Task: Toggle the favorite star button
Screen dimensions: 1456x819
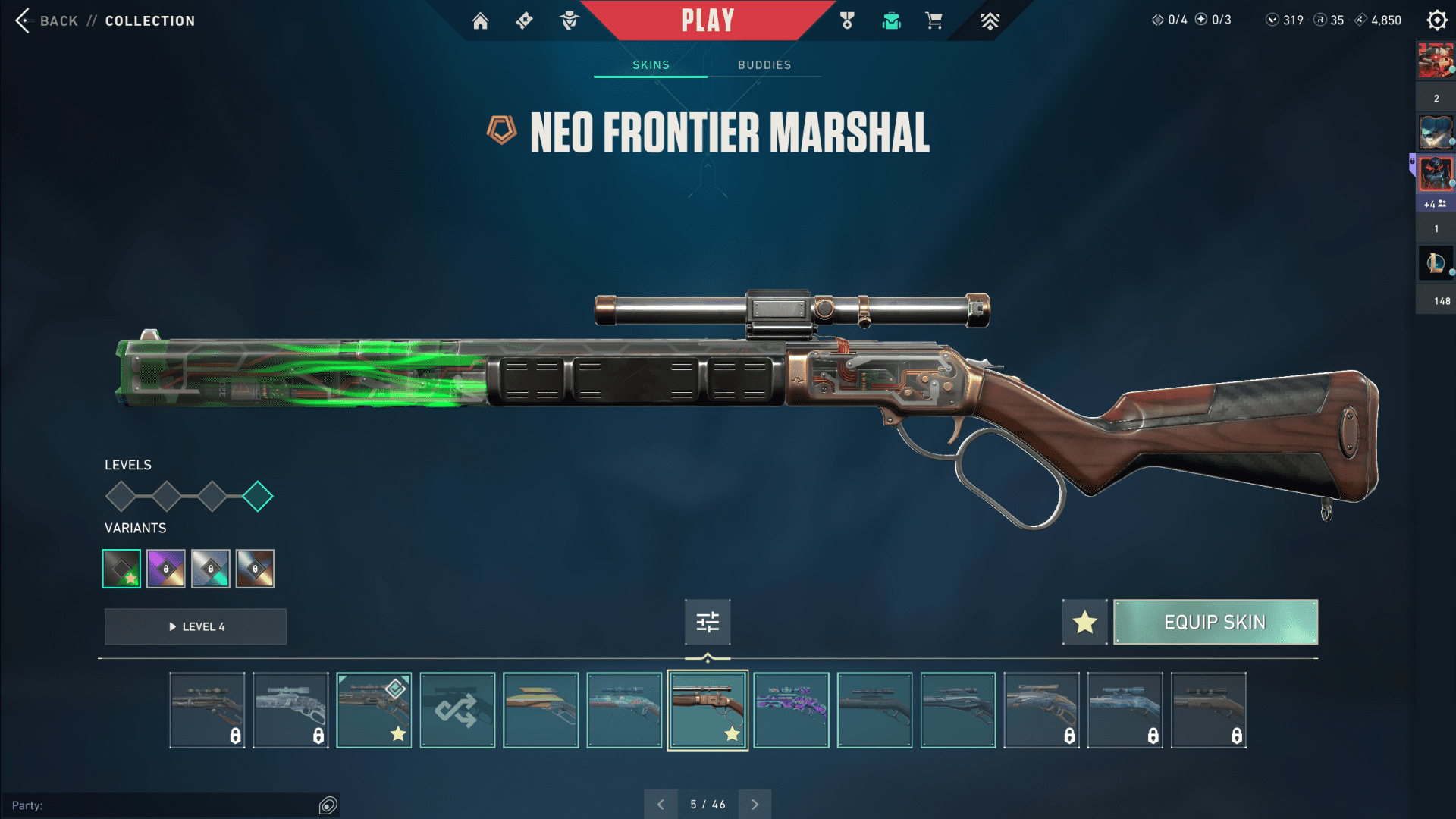Action: point(1084,623)
